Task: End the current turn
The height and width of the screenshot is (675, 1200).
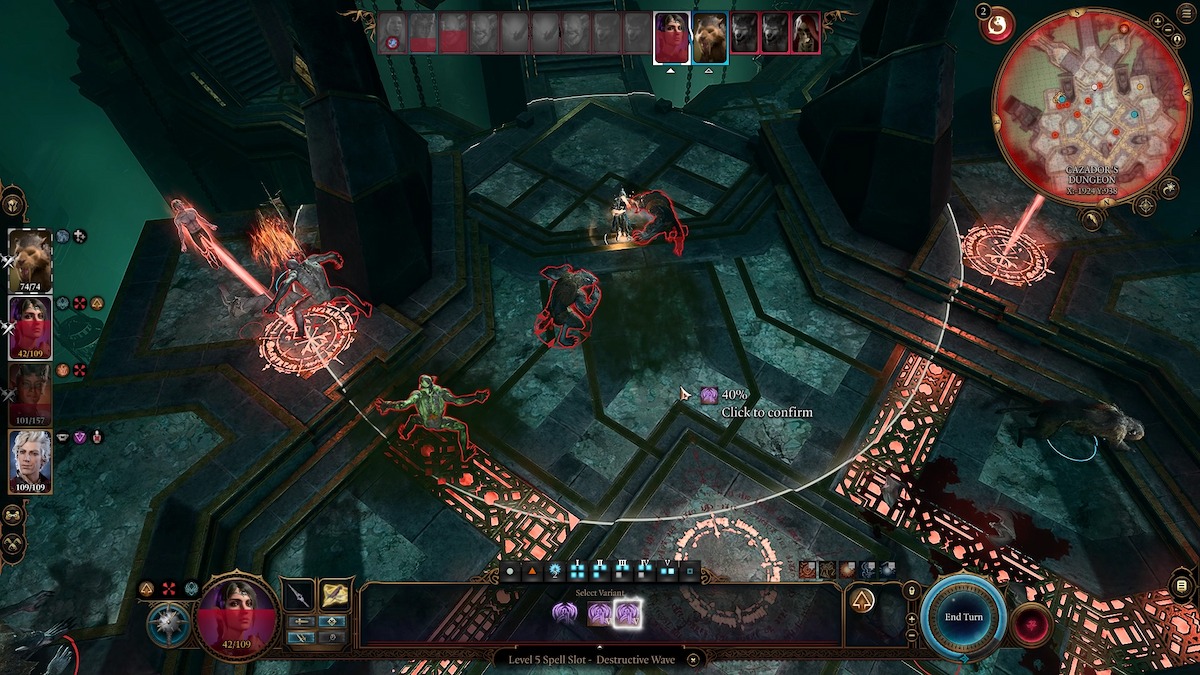Action: (x=964, y=616)
